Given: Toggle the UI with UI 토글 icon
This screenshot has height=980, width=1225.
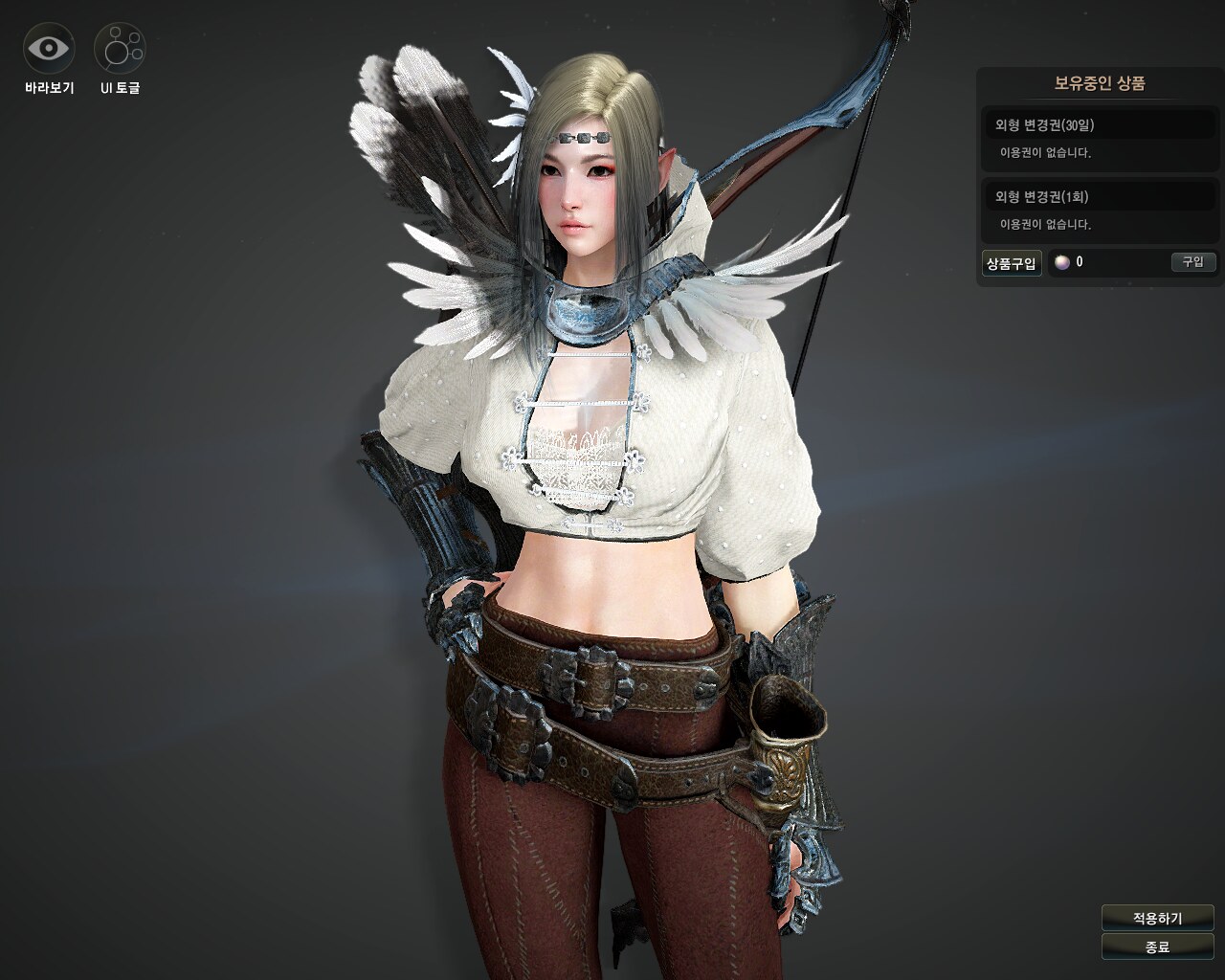Looking at the screenshot, I should click(x=120, y=48).
